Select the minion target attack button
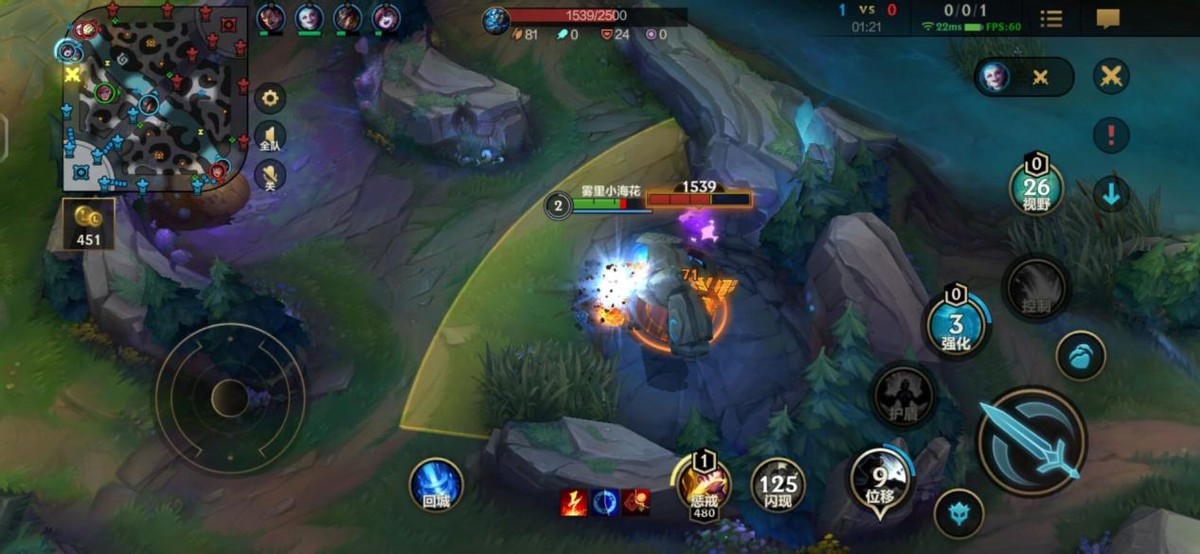This screenshot has height=554, width=1200. pos(1081,356)
